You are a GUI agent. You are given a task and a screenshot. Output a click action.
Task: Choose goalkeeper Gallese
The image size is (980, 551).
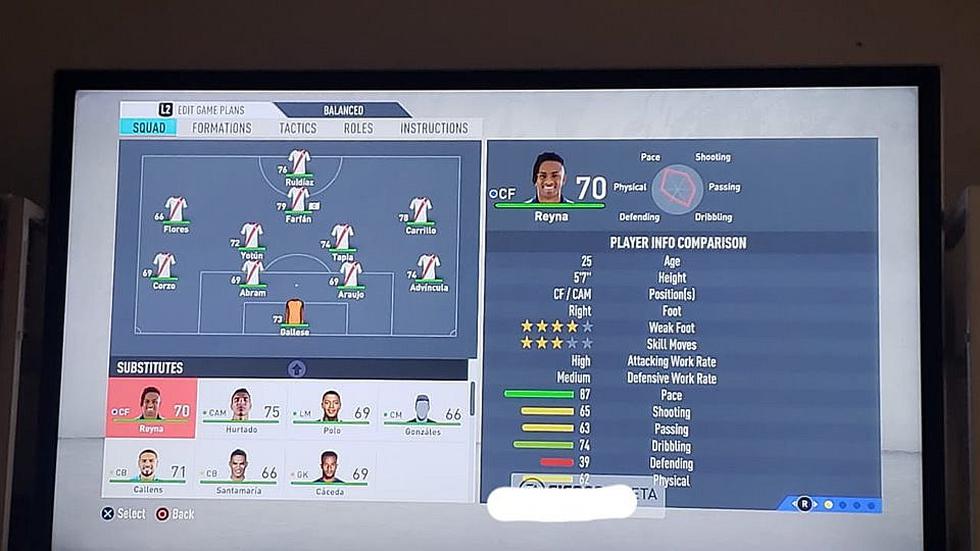(294, 314)
